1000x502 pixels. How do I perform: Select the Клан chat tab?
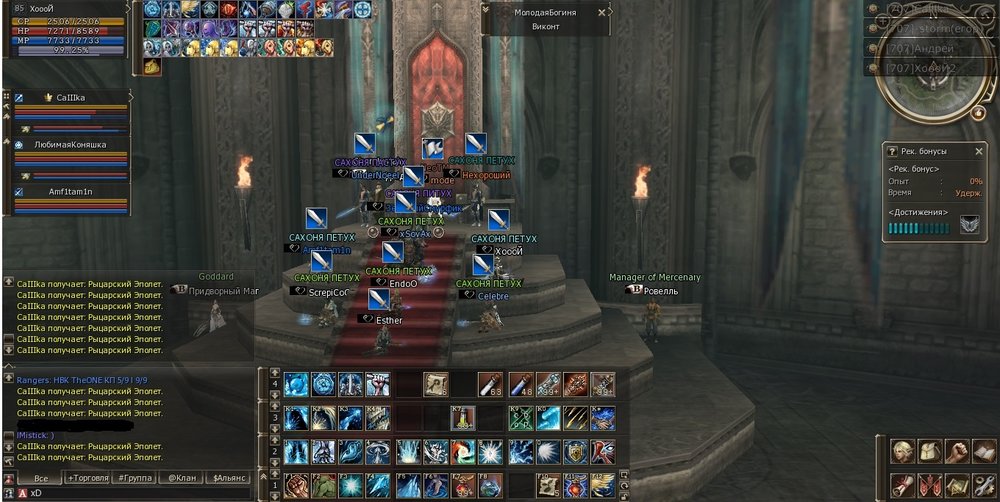pos(182,478)
